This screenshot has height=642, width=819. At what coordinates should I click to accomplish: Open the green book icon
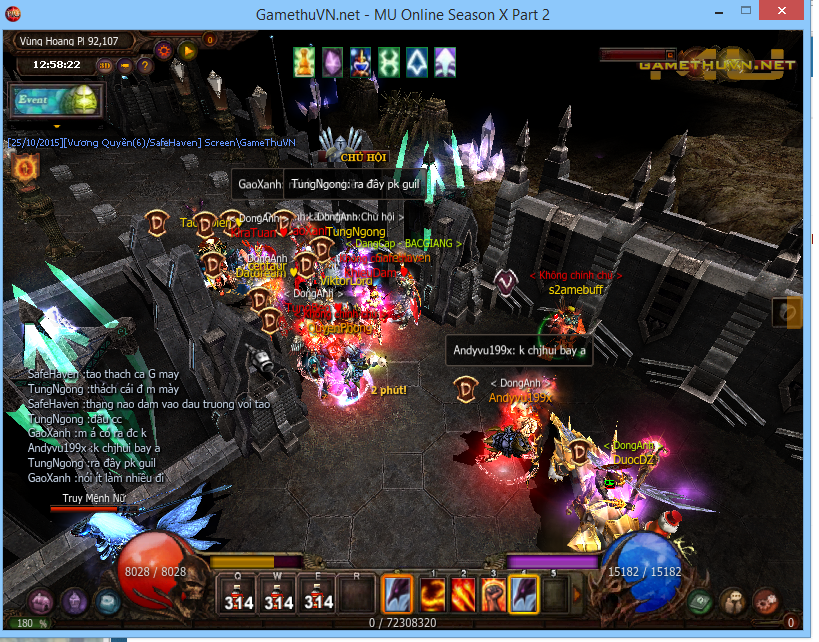click(700, 602)
